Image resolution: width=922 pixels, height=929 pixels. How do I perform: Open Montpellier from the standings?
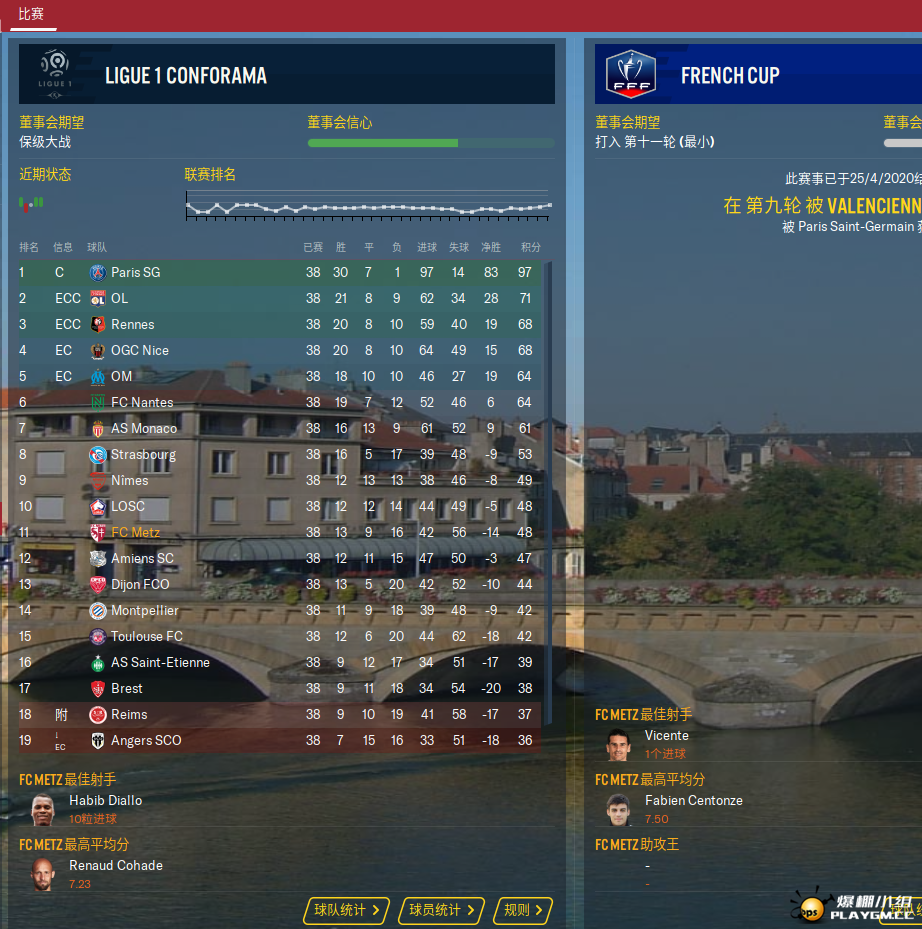[x=144, y=610]
